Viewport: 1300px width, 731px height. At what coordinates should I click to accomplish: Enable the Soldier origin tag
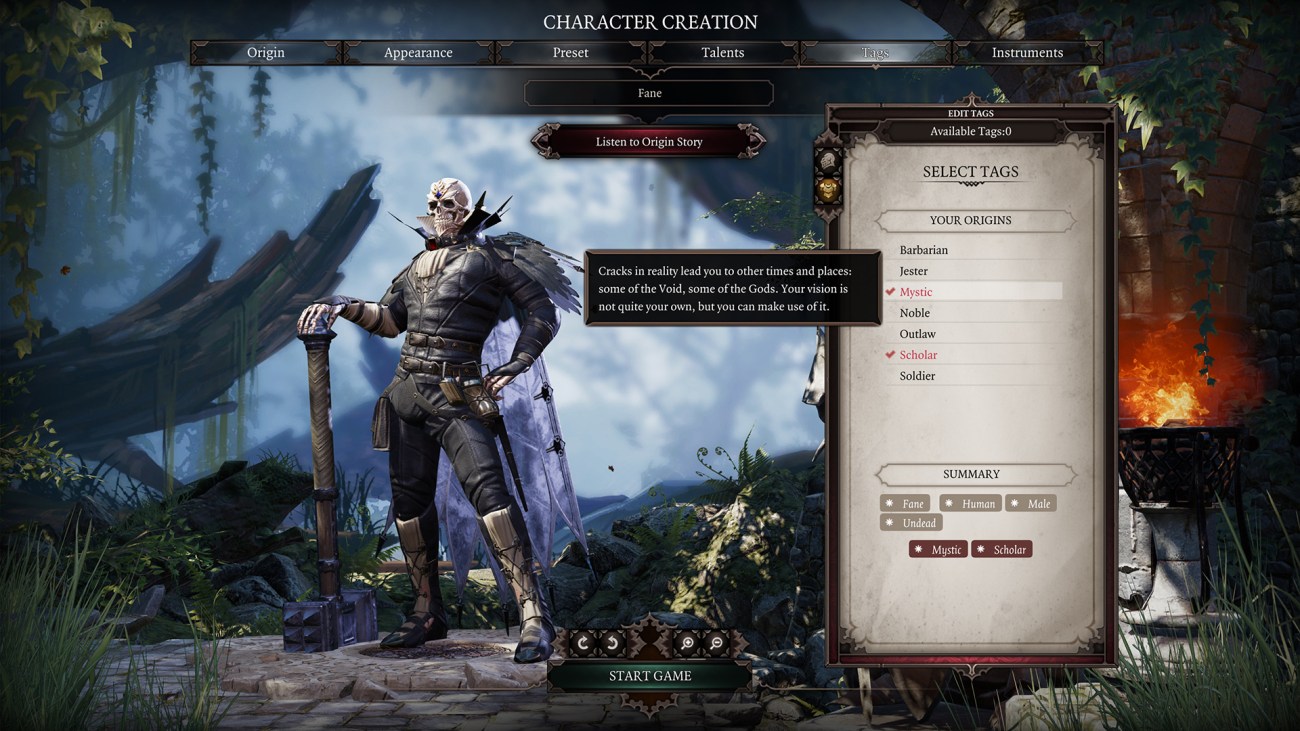(x=918, y=375)
